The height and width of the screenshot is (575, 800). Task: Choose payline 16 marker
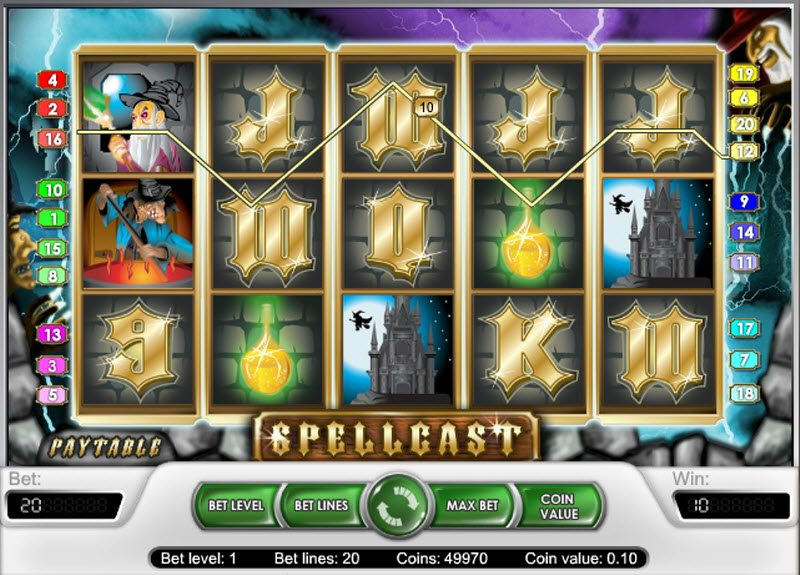[x=52, y=139]
